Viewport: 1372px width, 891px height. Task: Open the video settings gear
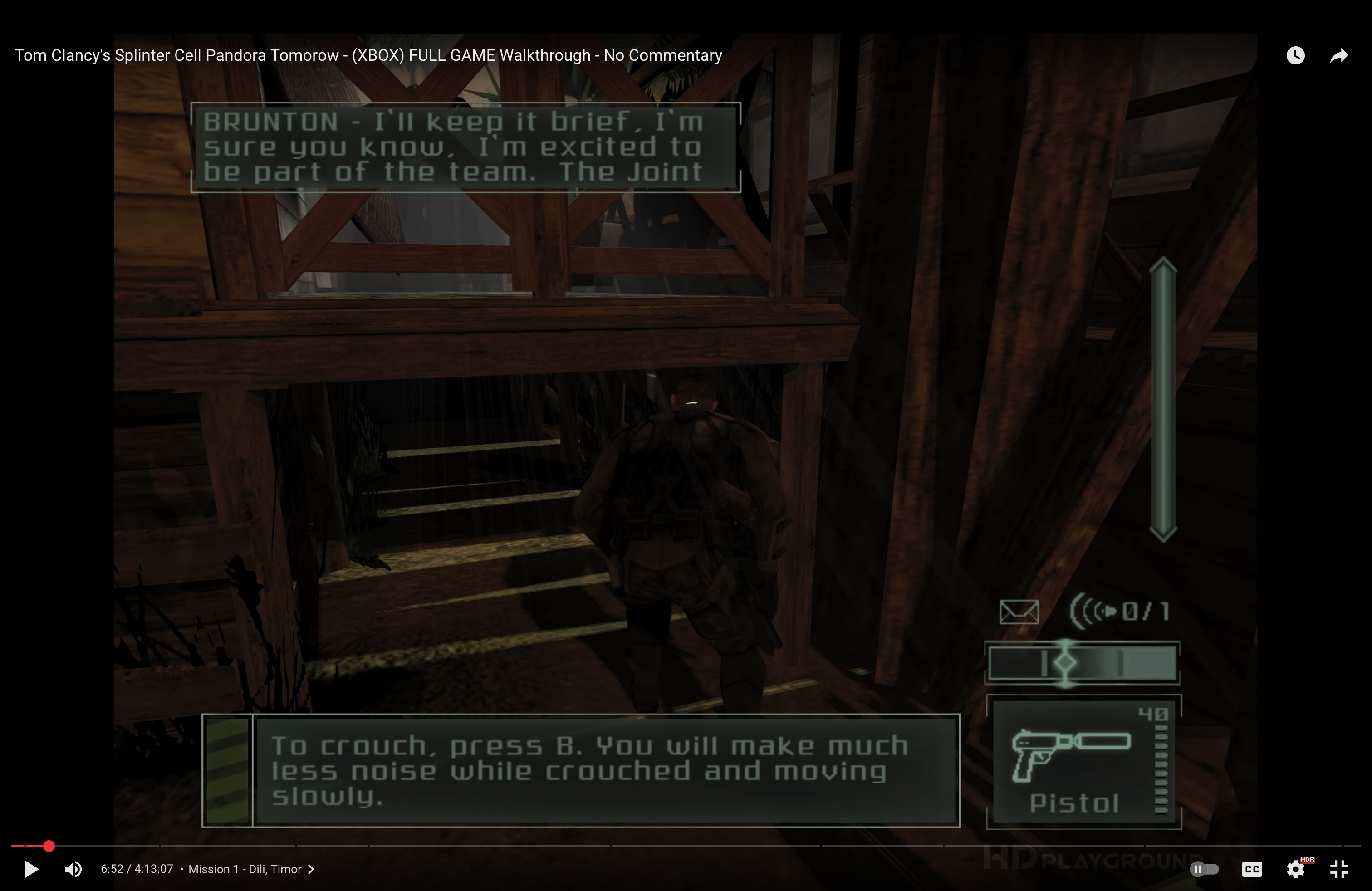[x=1295, y=869]
